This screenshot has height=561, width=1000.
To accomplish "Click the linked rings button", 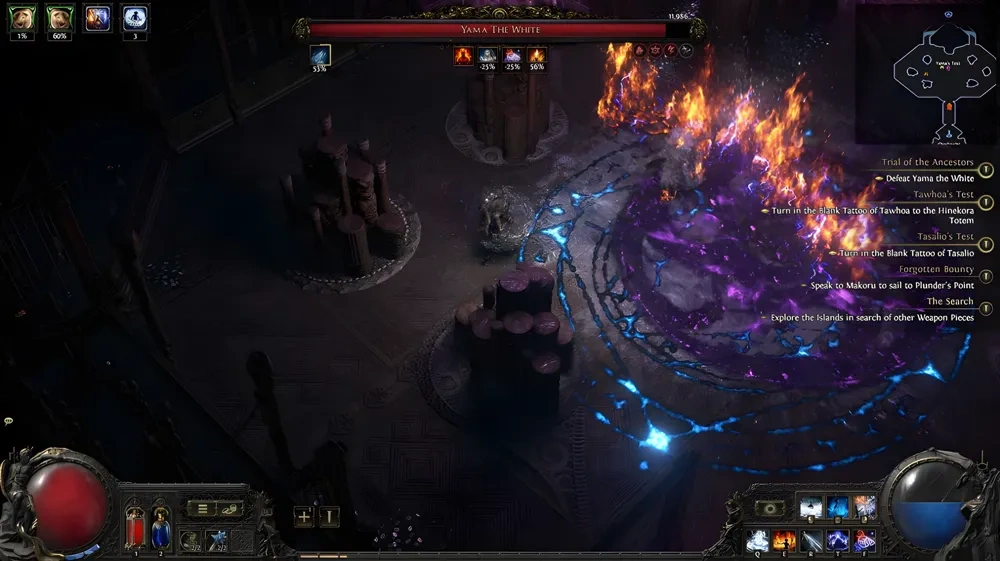I will coord(230,509).
